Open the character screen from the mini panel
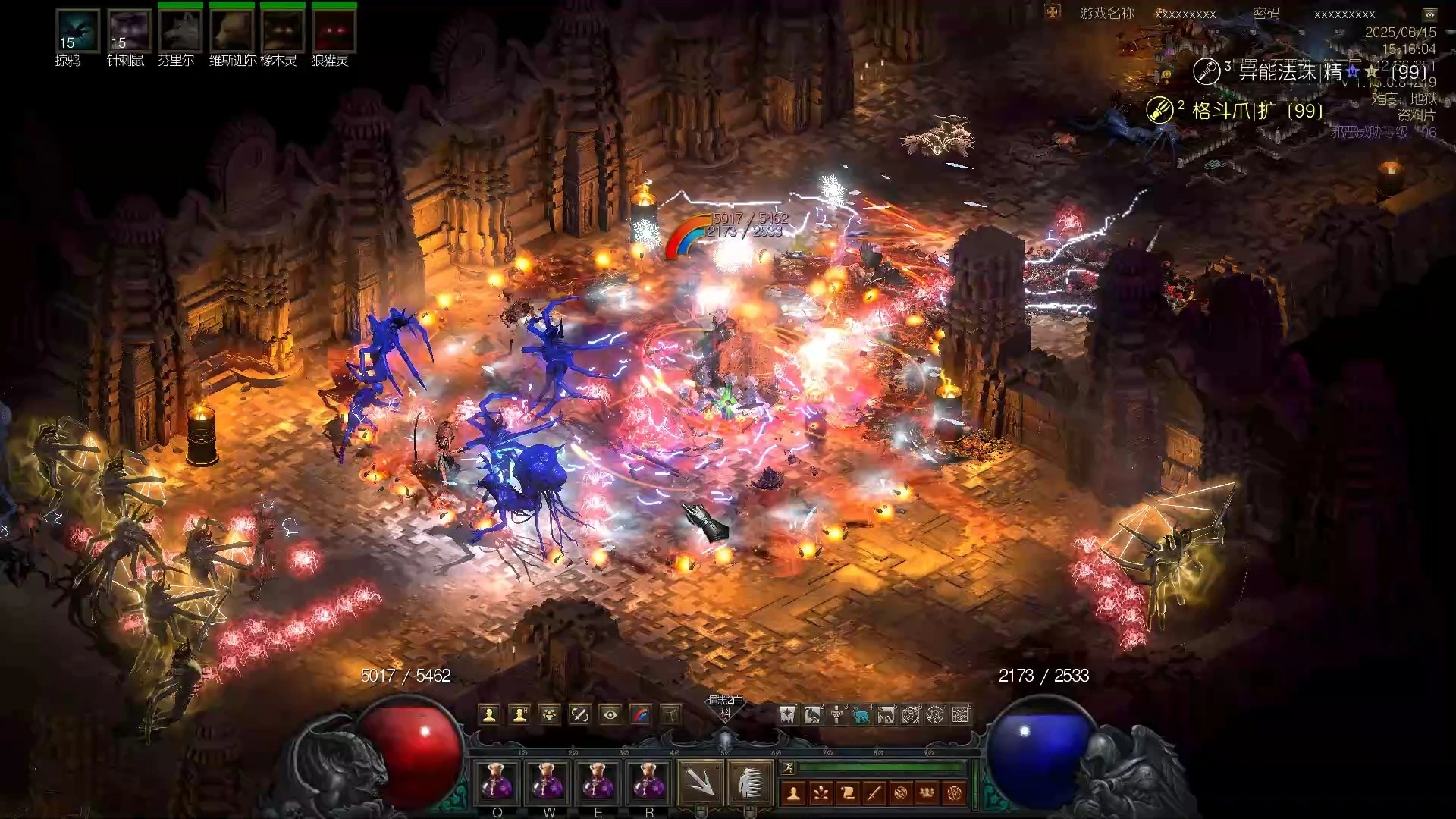The height and width of the screenshot is (819, 1456). tap(794, 793)
